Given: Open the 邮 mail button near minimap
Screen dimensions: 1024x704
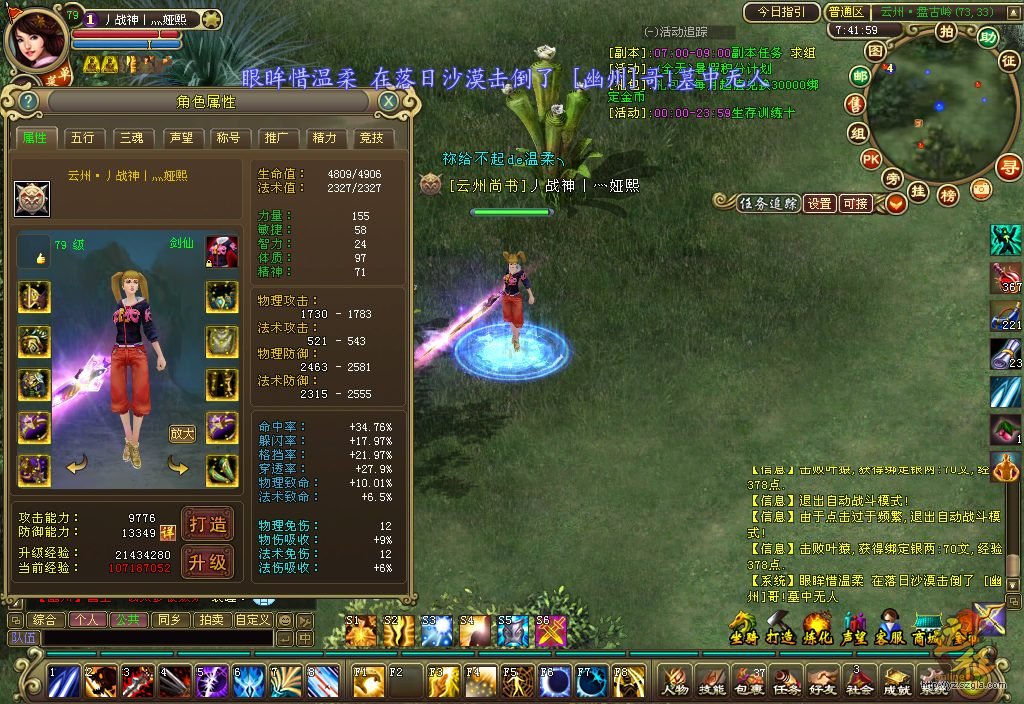Looking at the screenshot, I should [860, 75].
